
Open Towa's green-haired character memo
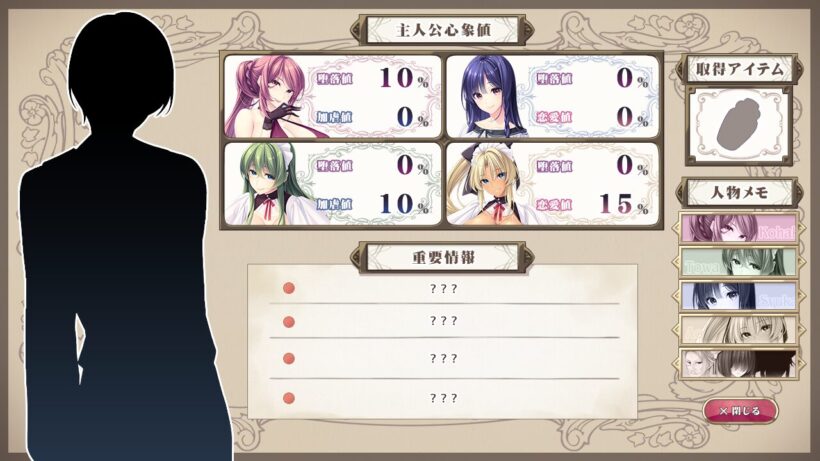pyautogui.click(x=738, y=262)
